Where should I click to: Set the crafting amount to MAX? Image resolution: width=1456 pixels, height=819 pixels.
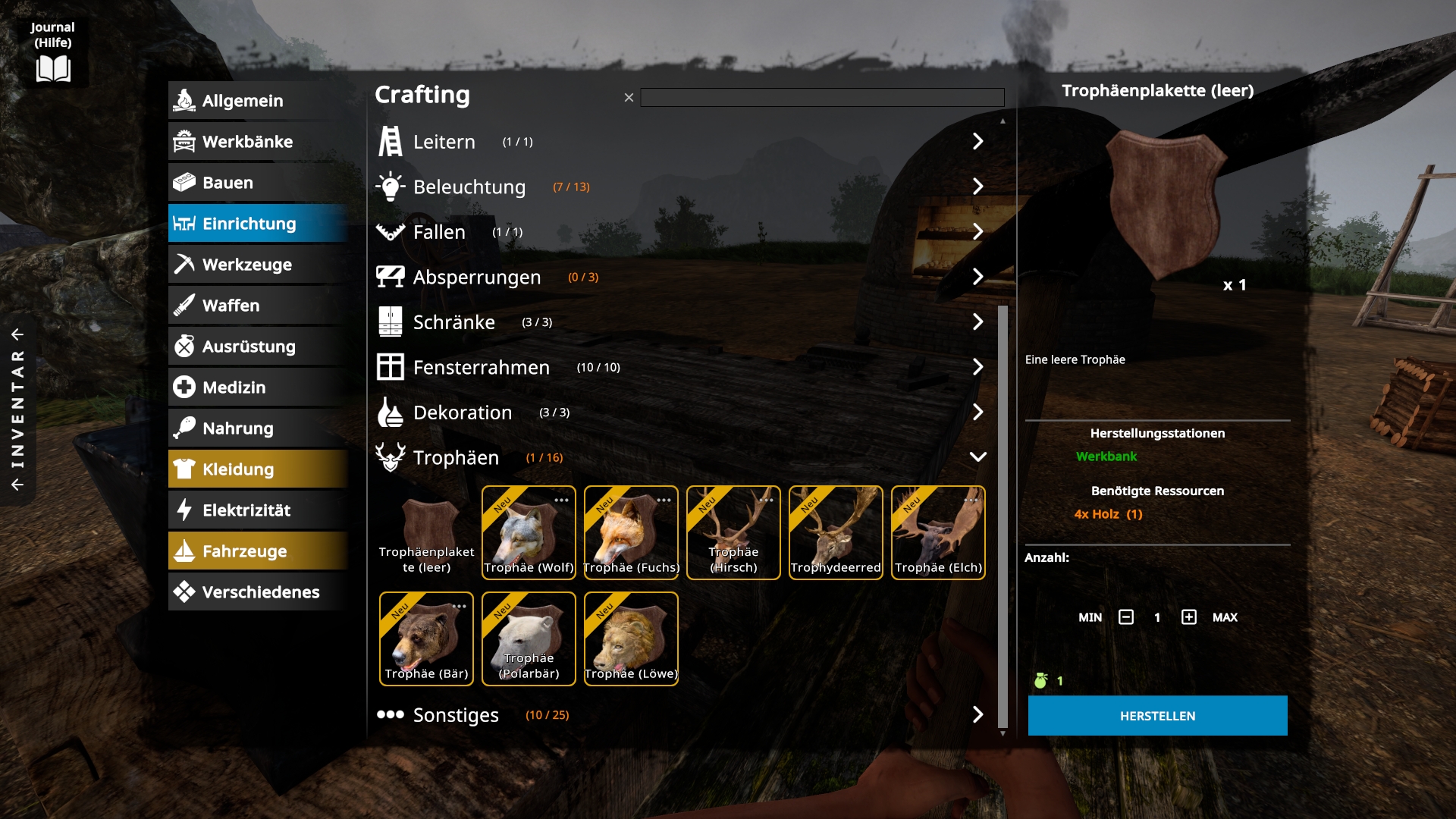[1225, 617]
